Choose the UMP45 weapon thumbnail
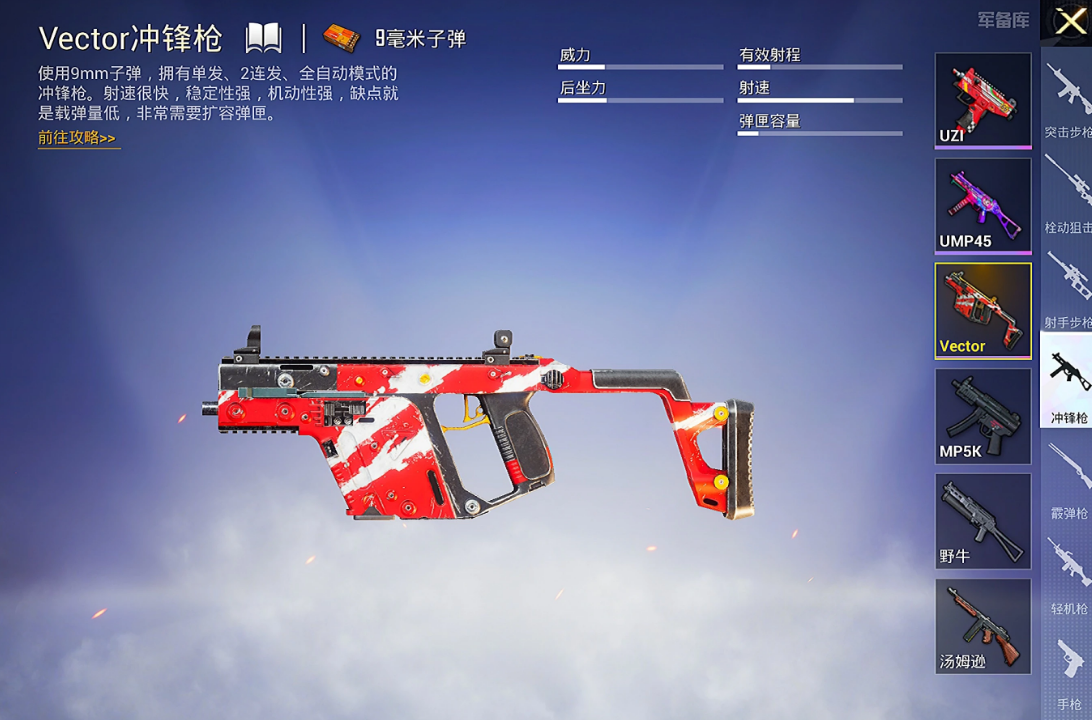This screenshot has height=720, width=1092. 982,205
